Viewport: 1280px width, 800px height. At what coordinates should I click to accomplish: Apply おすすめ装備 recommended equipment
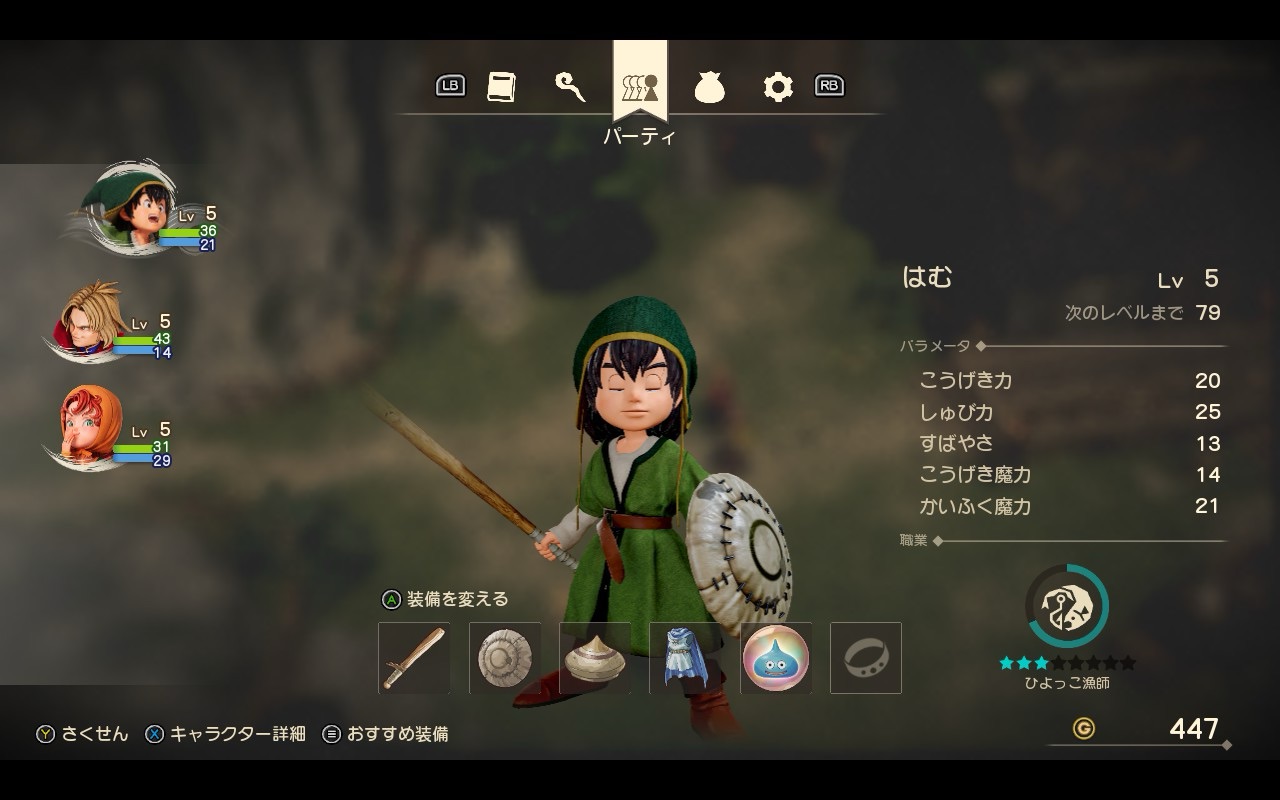pyautogui.click(x=386, y=734)
